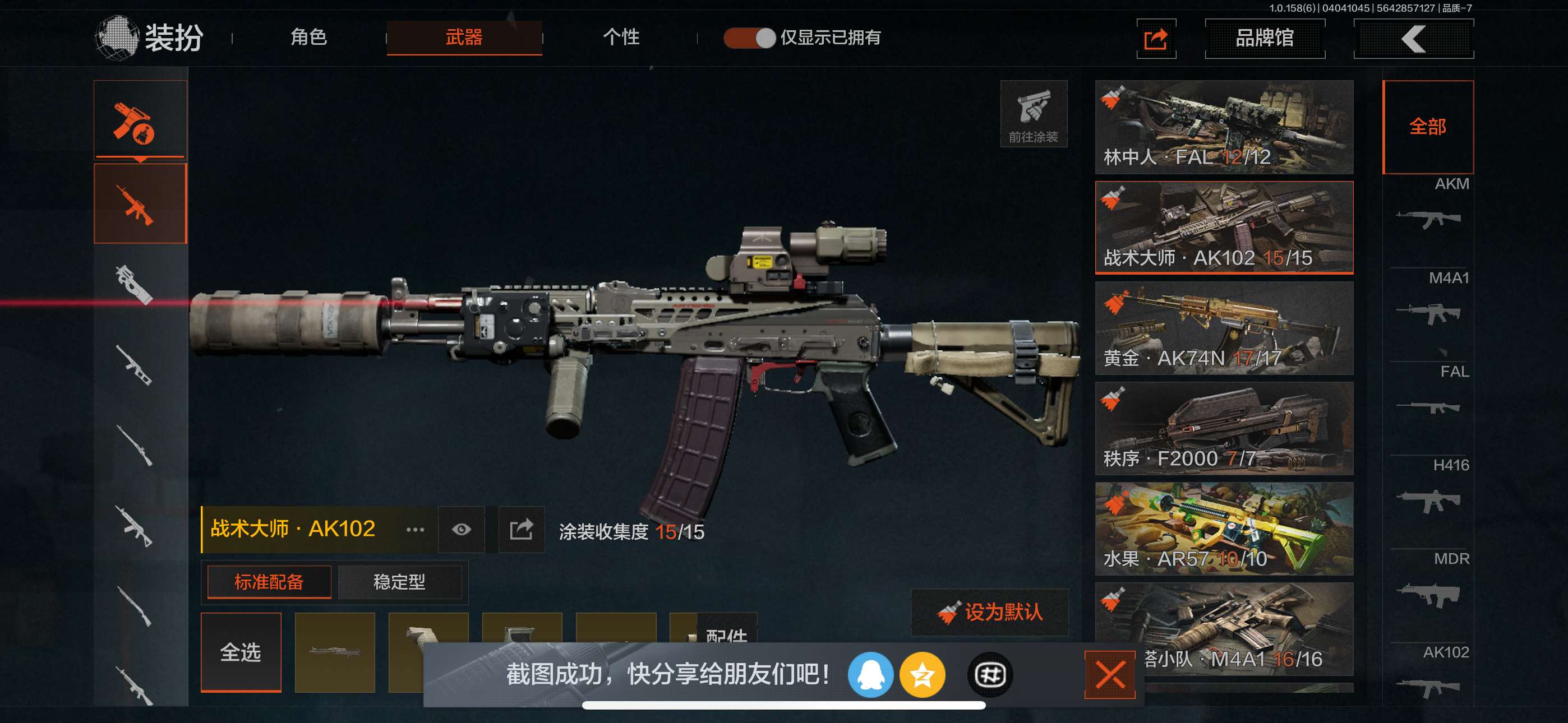Click 全选 to select all parts
Viewport: 1568px width, 723px height.
click(241, 652)
